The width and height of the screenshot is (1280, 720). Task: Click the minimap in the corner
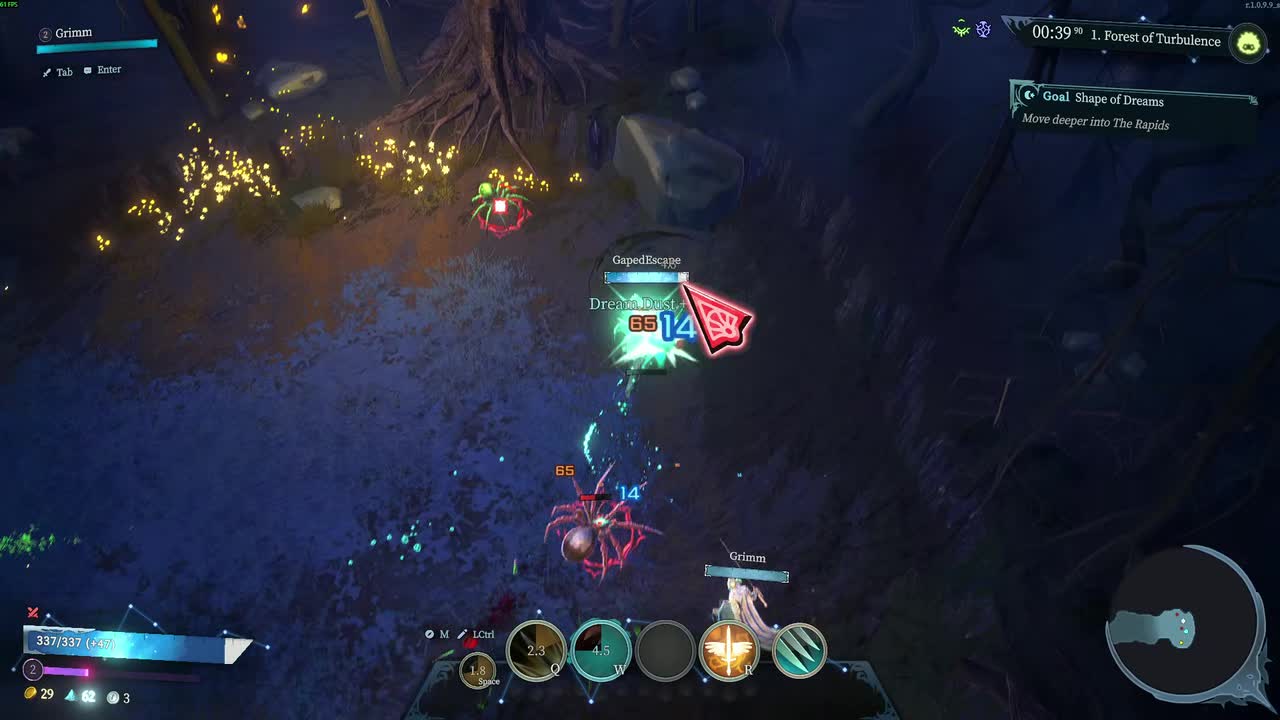pyautogui.click(x=1185, y=625)
